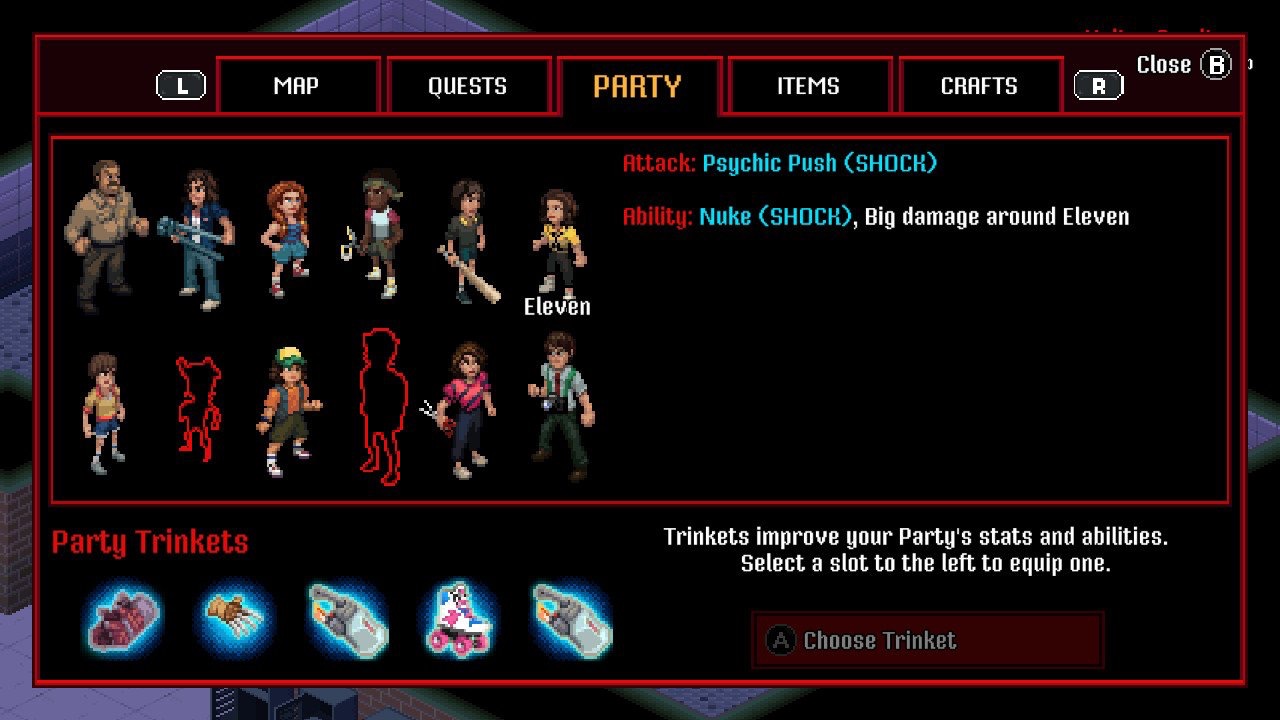Choose Dustin with the green and yellow cap

click(x=290, y=410)
